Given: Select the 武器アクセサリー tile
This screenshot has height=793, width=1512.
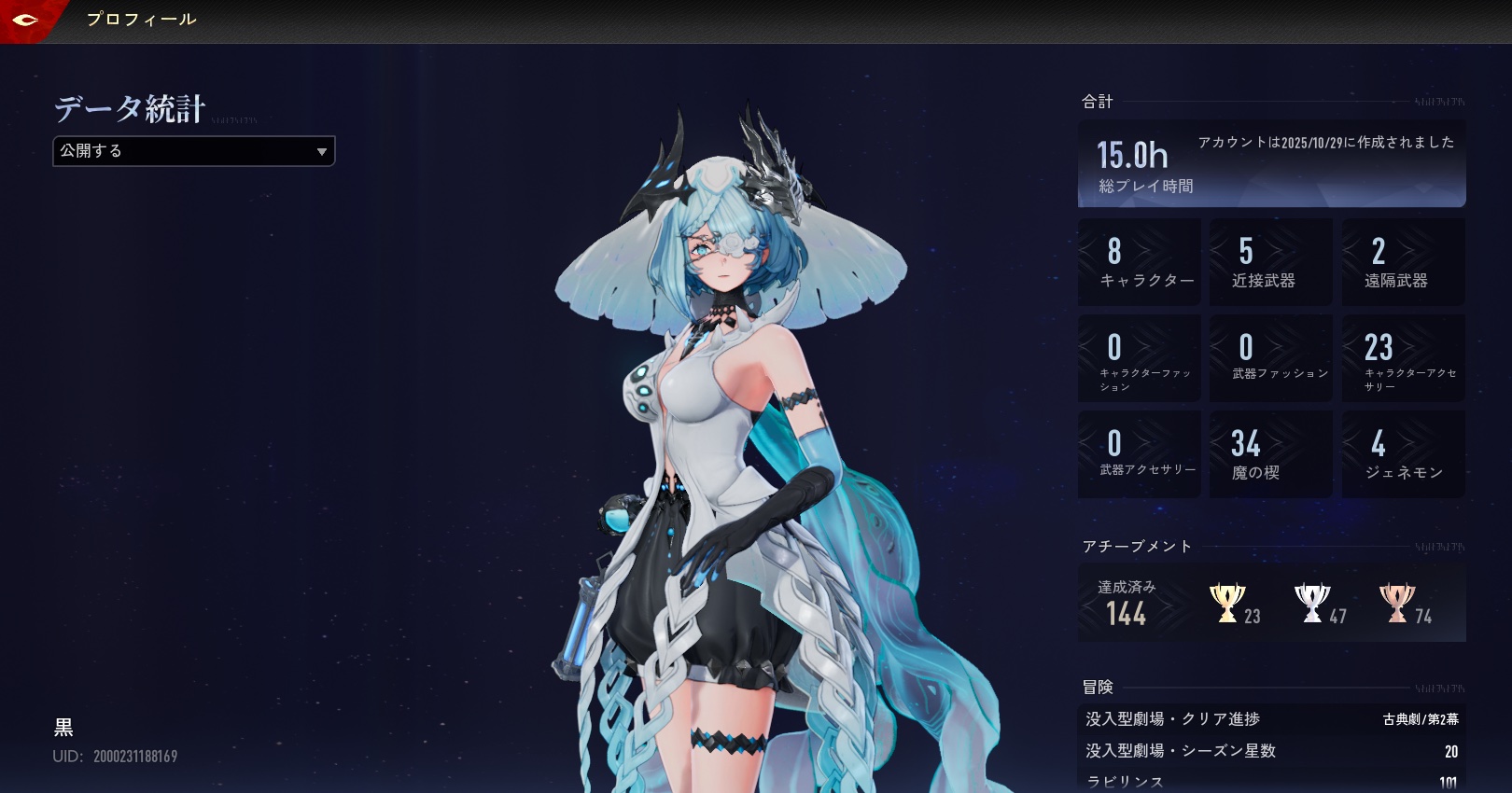Looking at the screenshot, I should click(1139, 454).
